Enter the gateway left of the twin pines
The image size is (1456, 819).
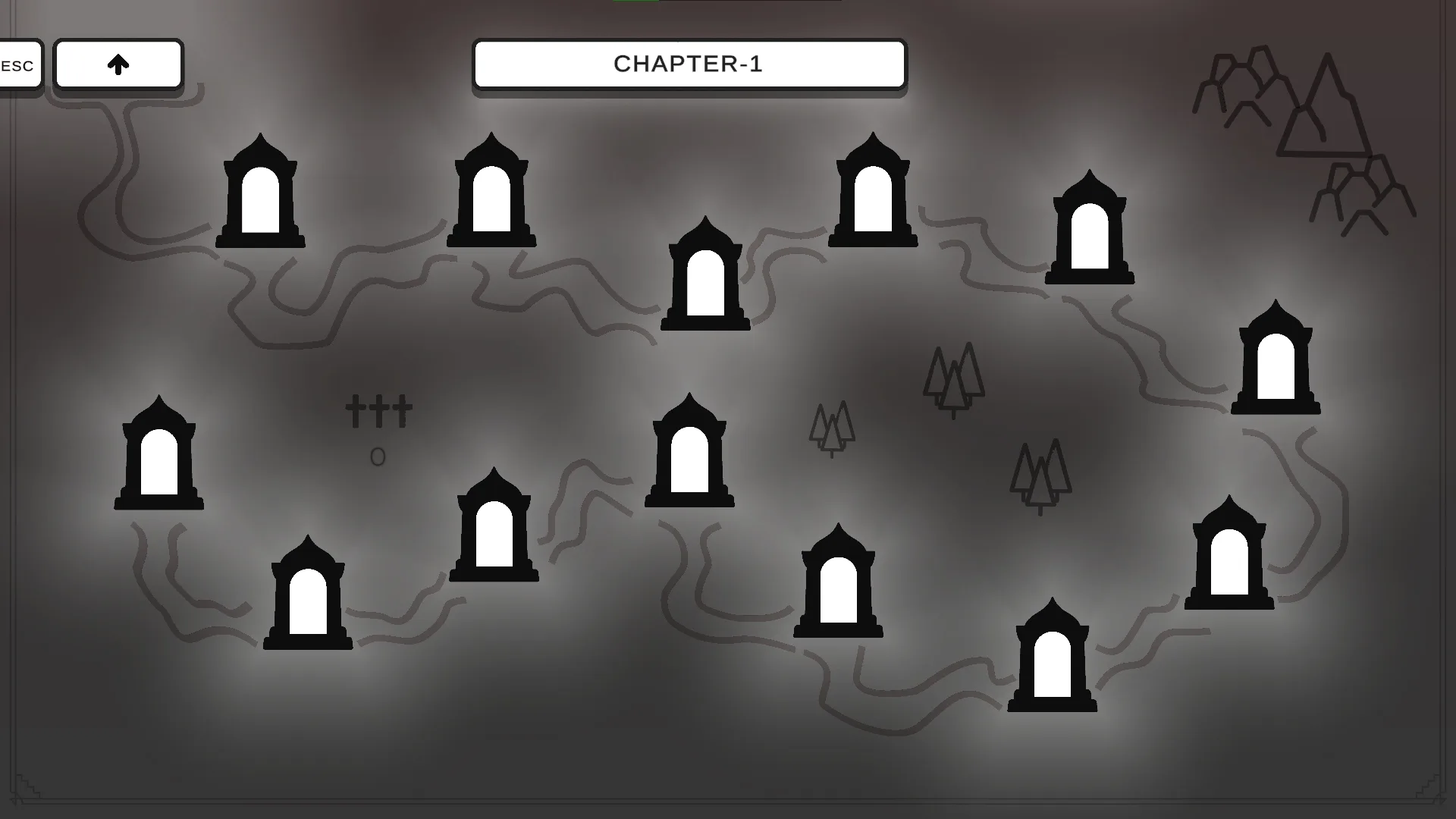click(x=839, y=580)
